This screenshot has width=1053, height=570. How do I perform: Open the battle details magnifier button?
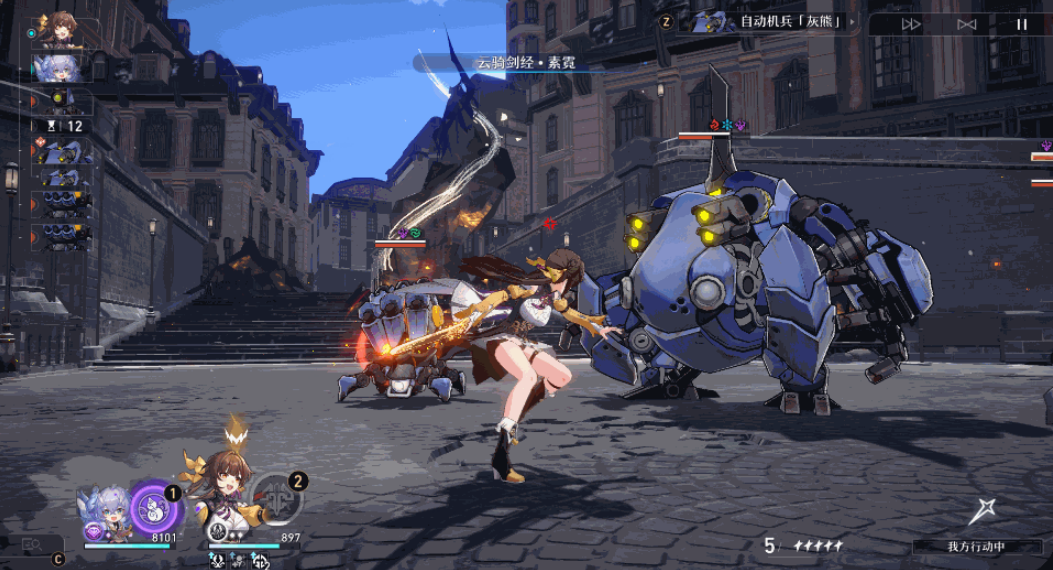pos(32,545)
